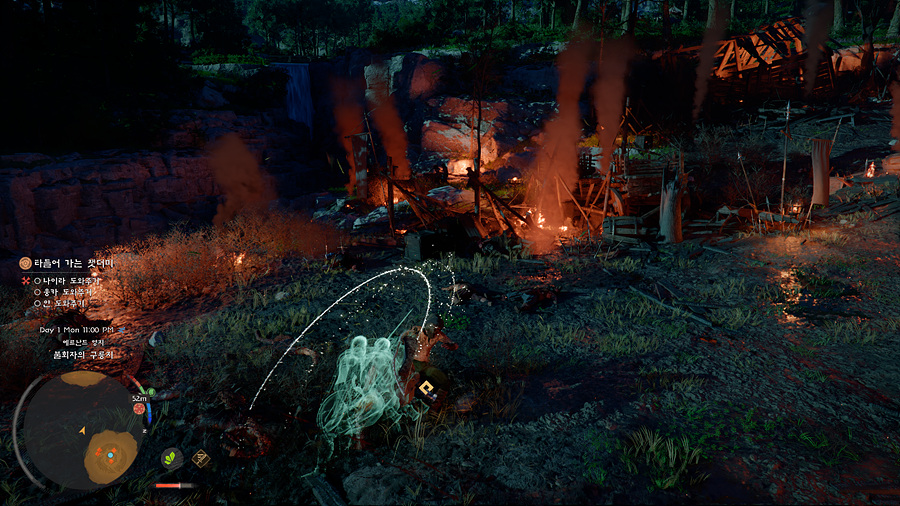Activate the orange diamond skill icon
900x506 pixels.
tap(201, 458)
